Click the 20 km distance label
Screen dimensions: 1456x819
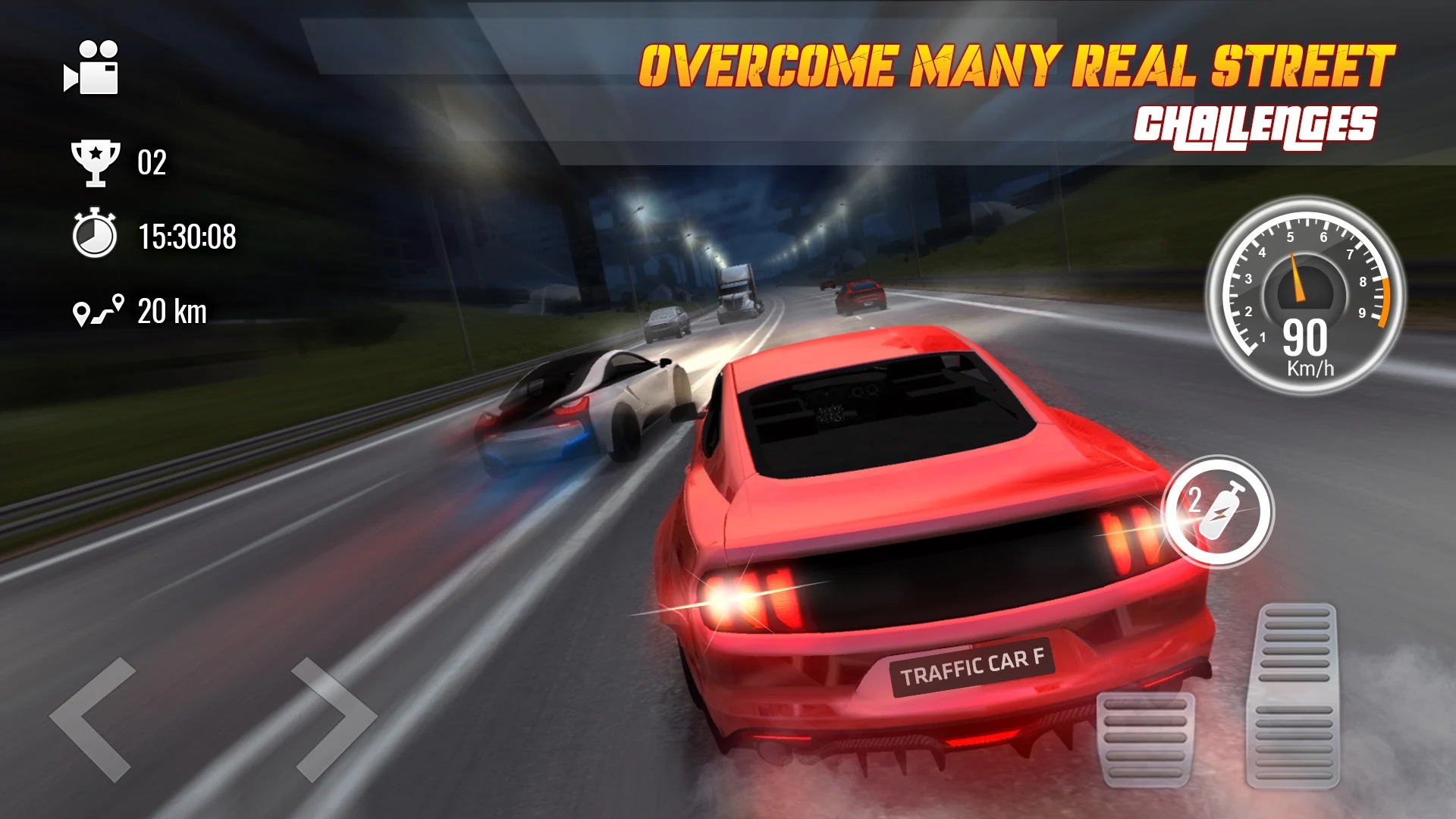click(173, 310)
